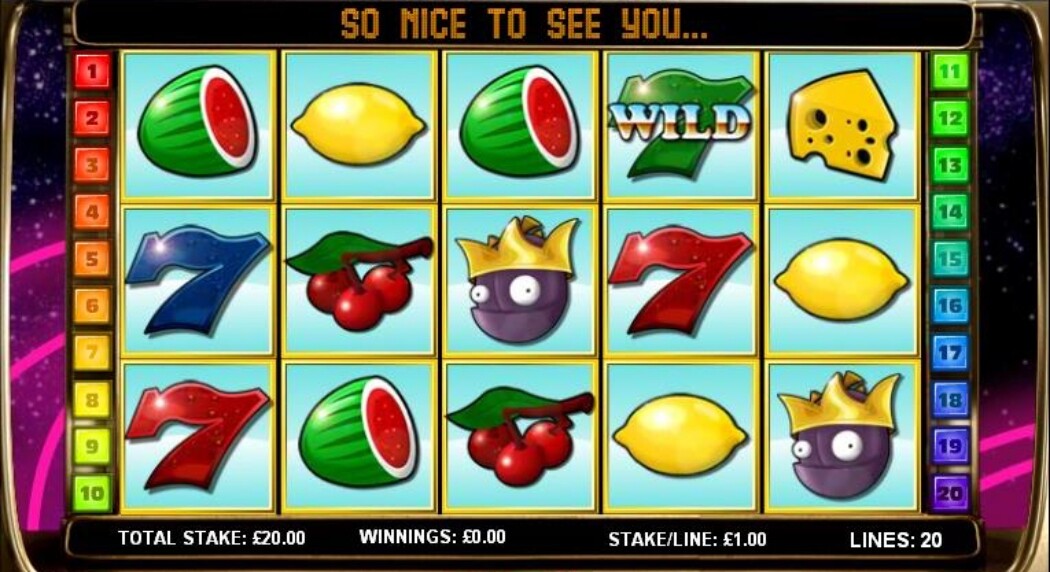Activate payline 3
1050x572 pixels.
91,165
